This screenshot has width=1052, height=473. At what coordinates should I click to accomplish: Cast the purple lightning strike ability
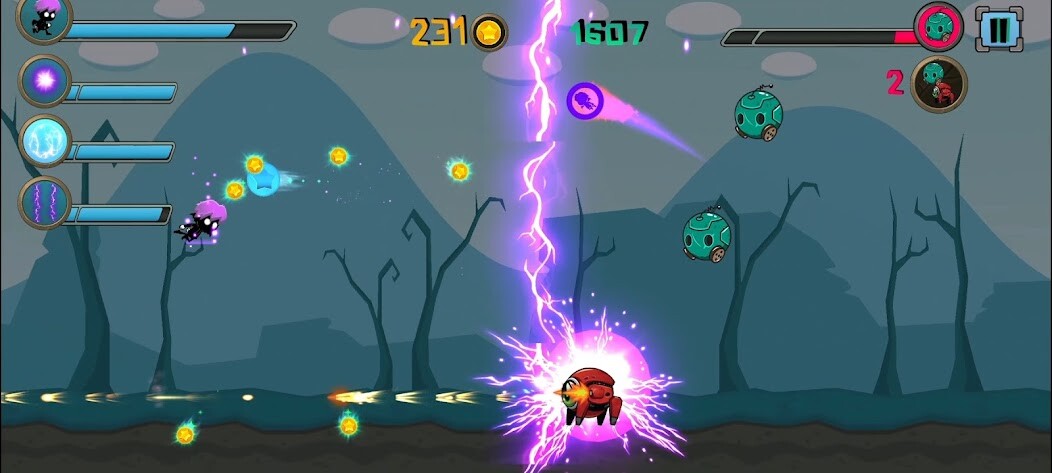[x=45, y=202]
